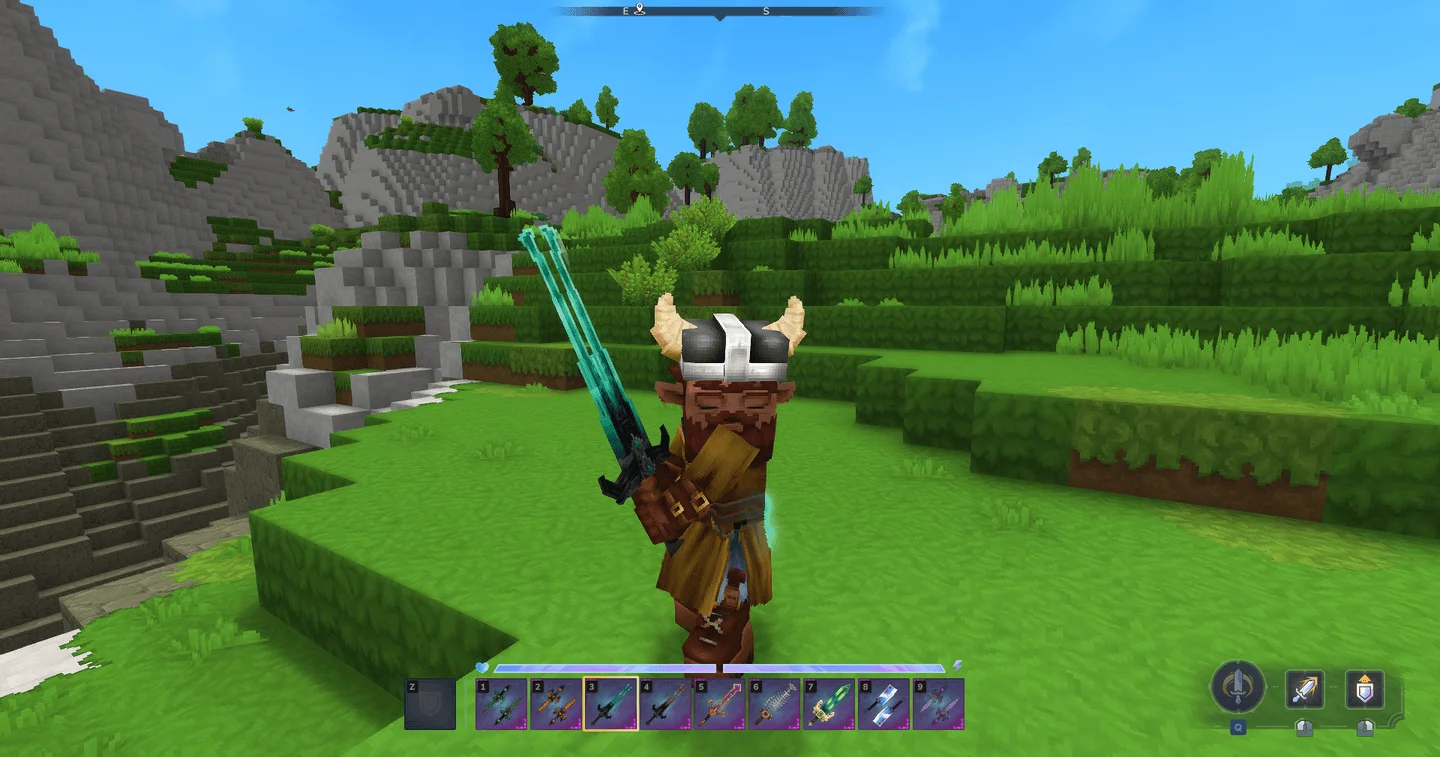Choose the purple twin daggers in slot 9
The image size is (1440, 757).
(938, 704)
